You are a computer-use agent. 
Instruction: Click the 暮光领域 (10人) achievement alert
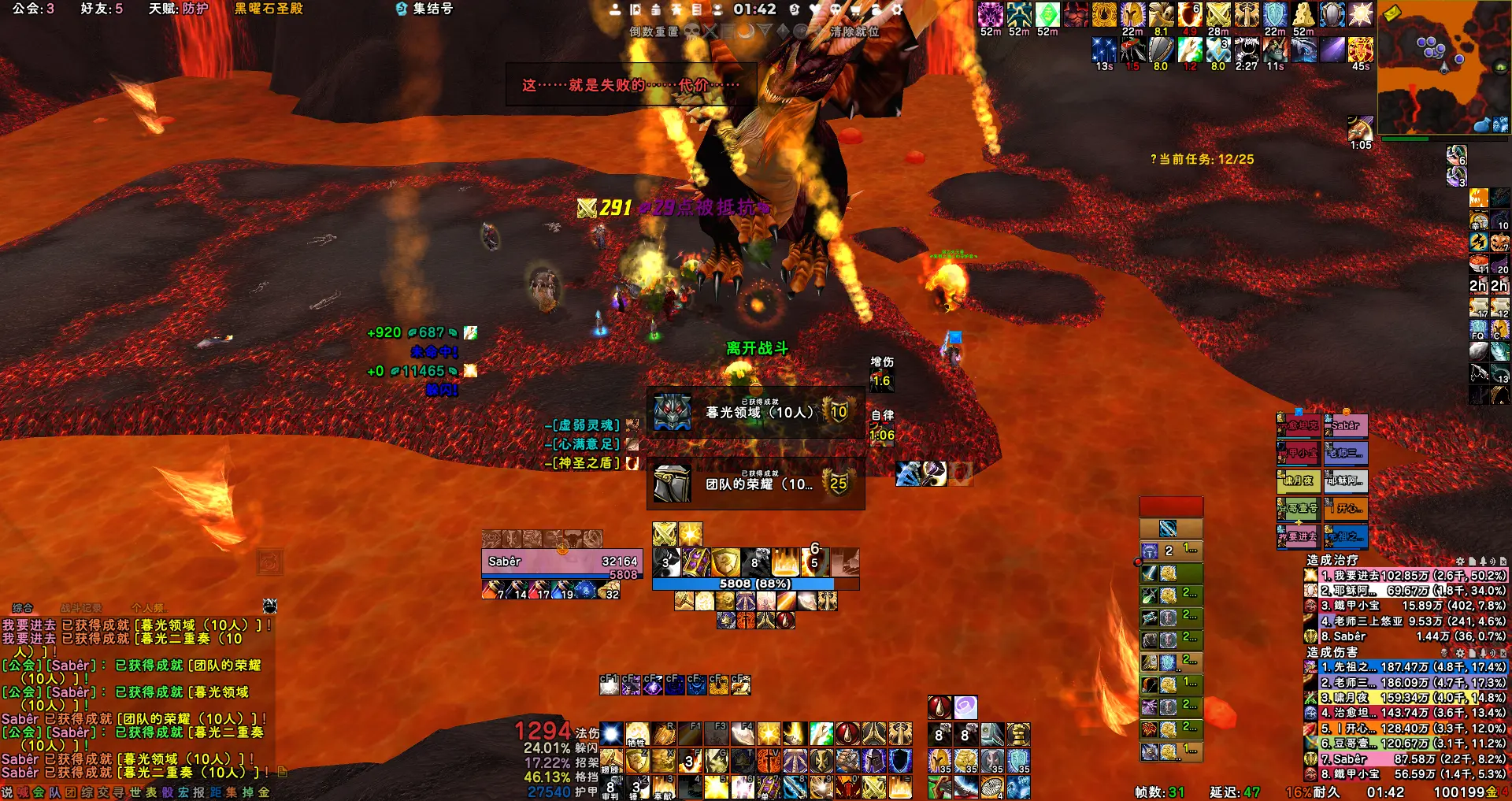click(x=756, y=412)
